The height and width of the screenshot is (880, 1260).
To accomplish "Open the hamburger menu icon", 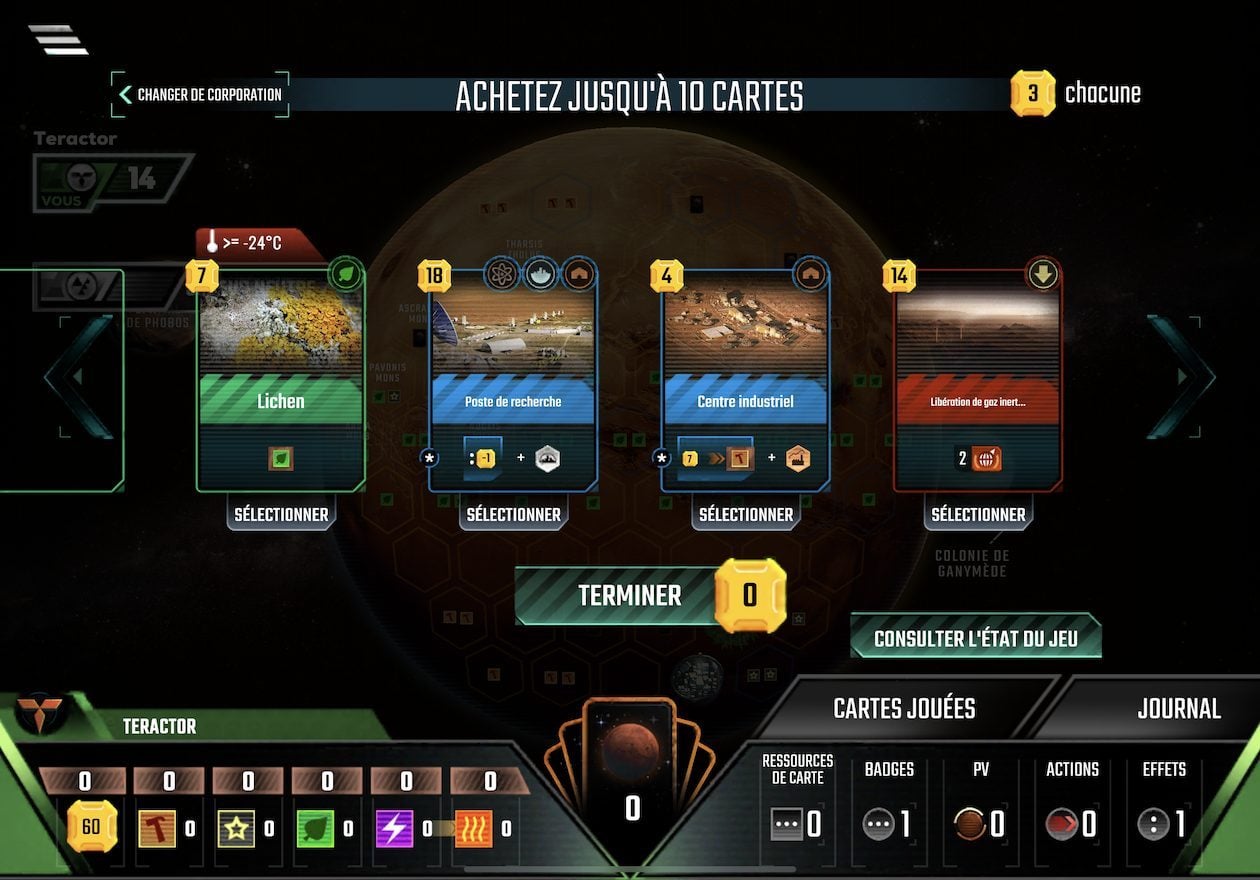I will click(58, 39).
